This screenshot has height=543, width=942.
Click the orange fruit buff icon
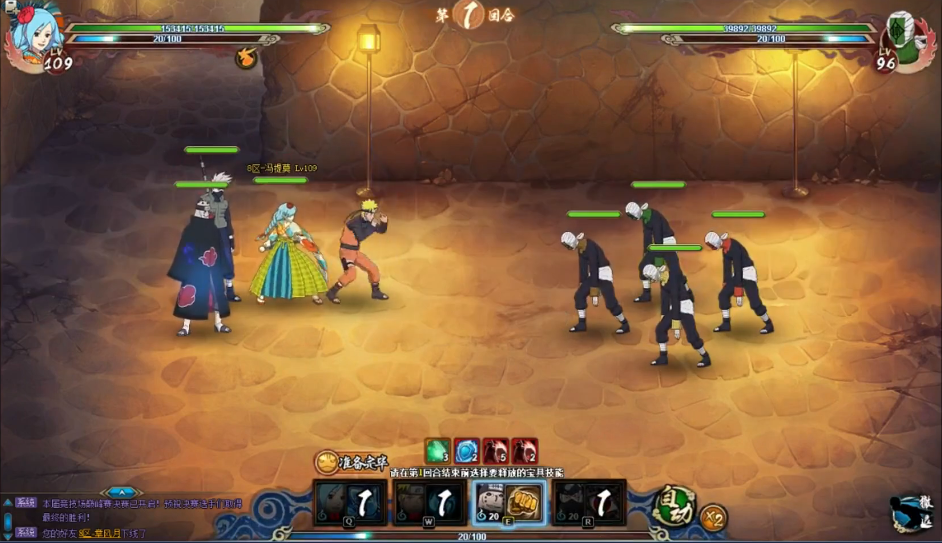[245, 58]
